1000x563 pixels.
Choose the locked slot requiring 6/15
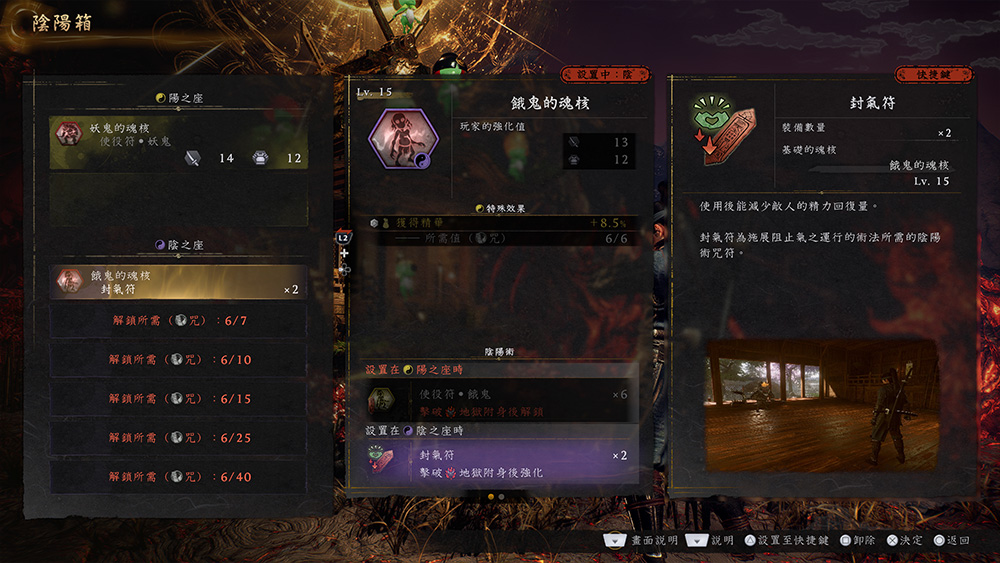(179, 399)
